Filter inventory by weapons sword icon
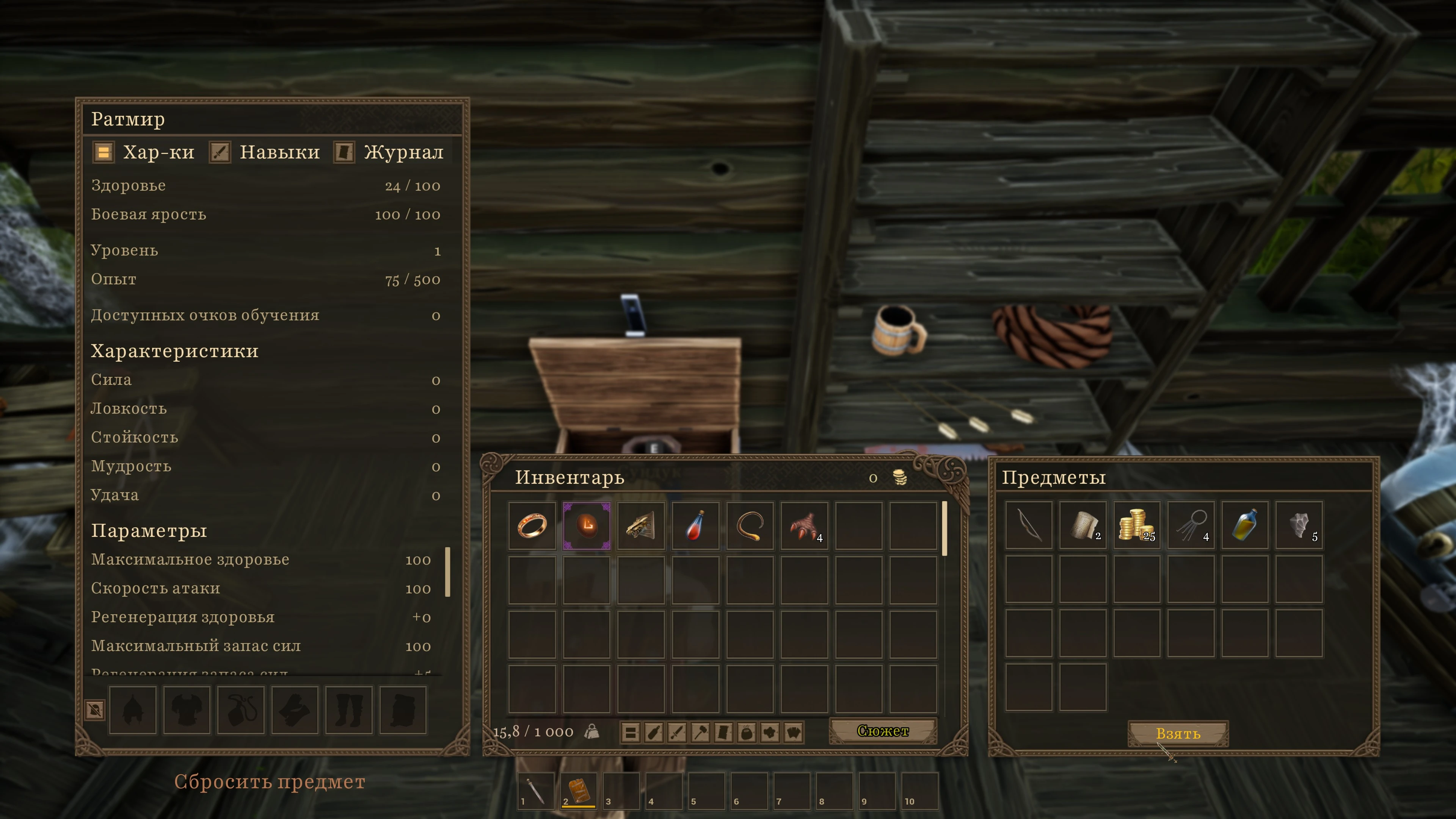The height and width of the screenshot is (819, 1456). pos(677,733)
